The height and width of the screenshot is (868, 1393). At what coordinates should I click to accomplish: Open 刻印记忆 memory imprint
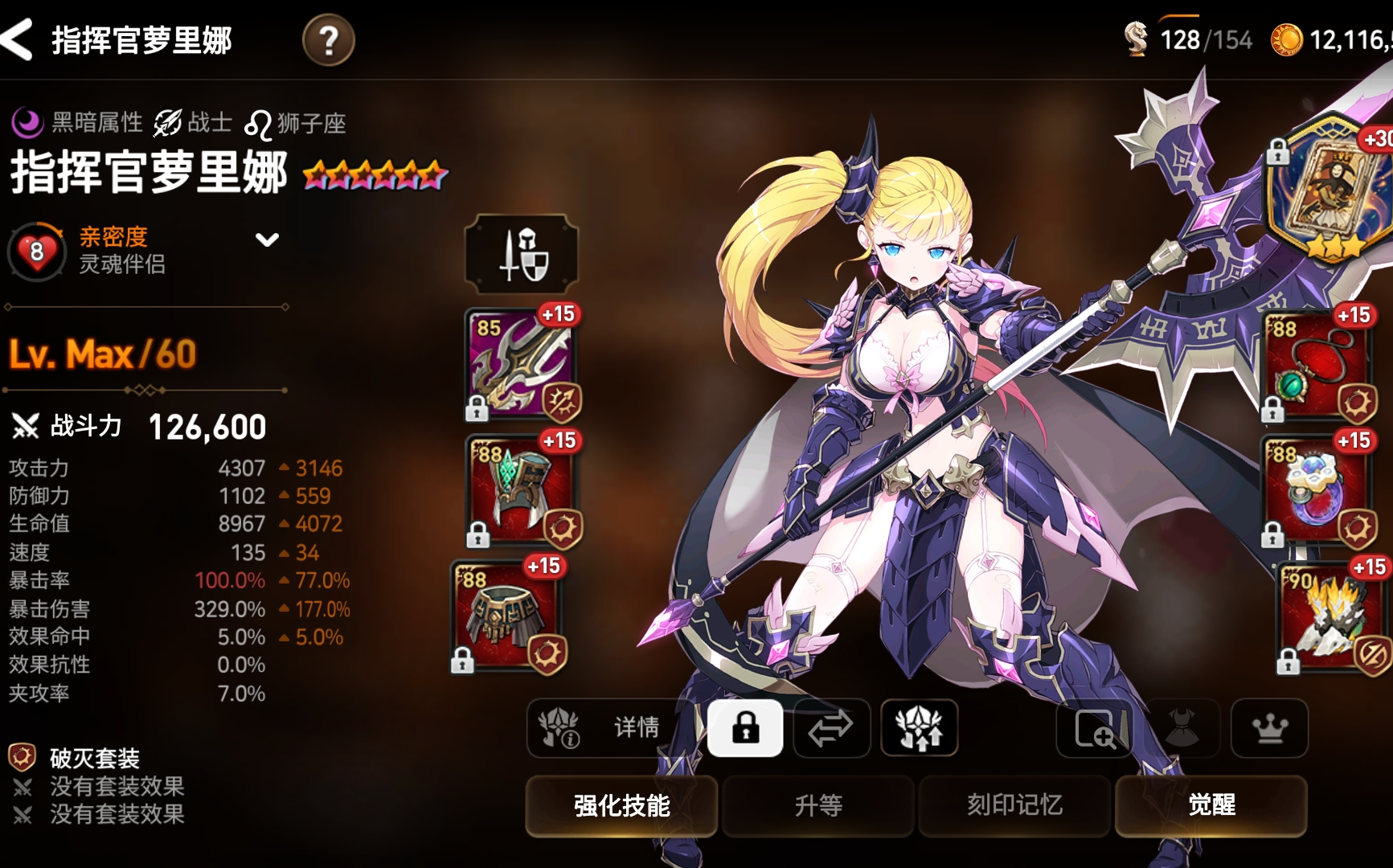pos(1014,805)
